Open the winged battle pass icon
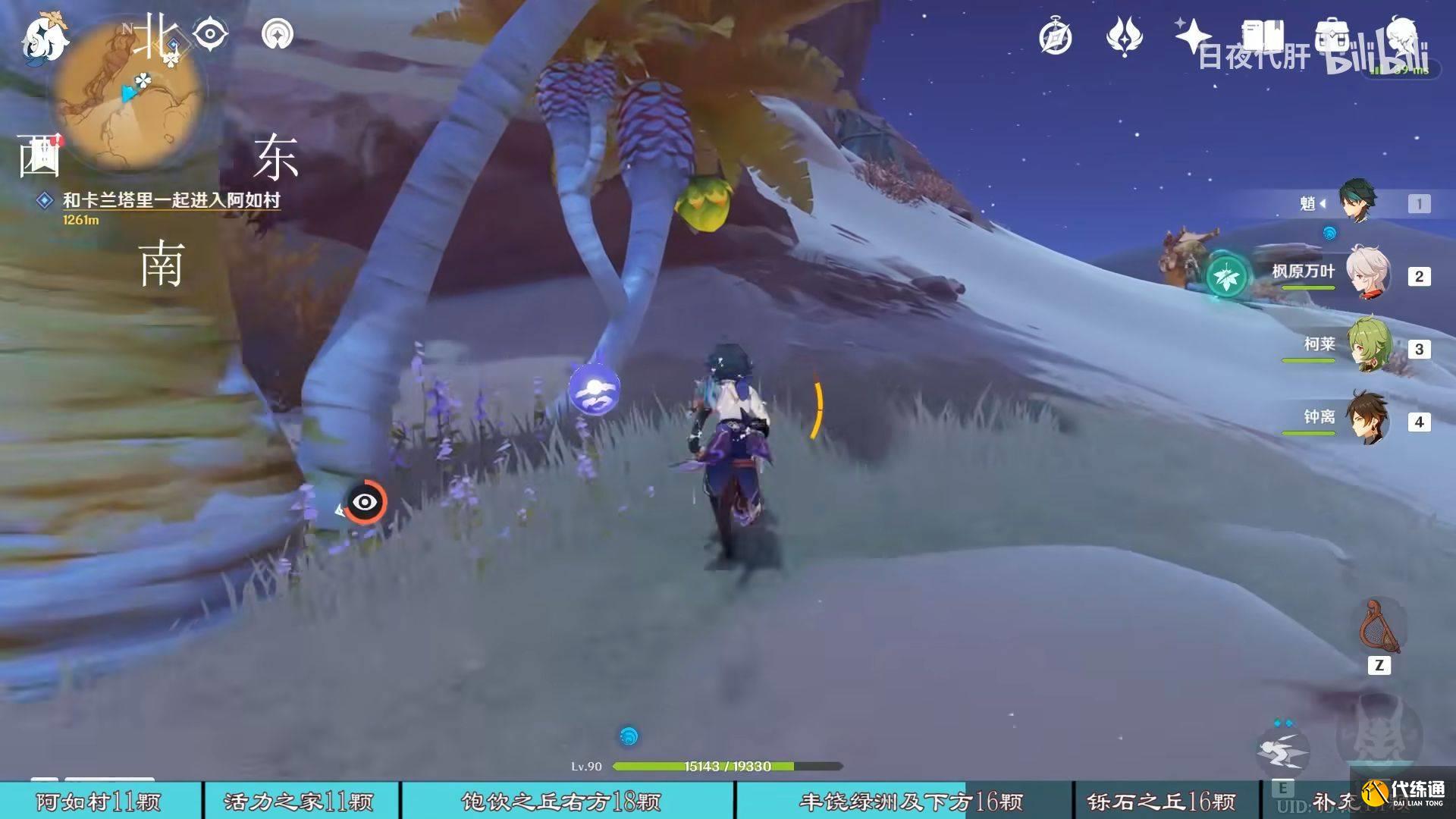The height and width of the screenshot is (819, 1456). (1124, 37)
